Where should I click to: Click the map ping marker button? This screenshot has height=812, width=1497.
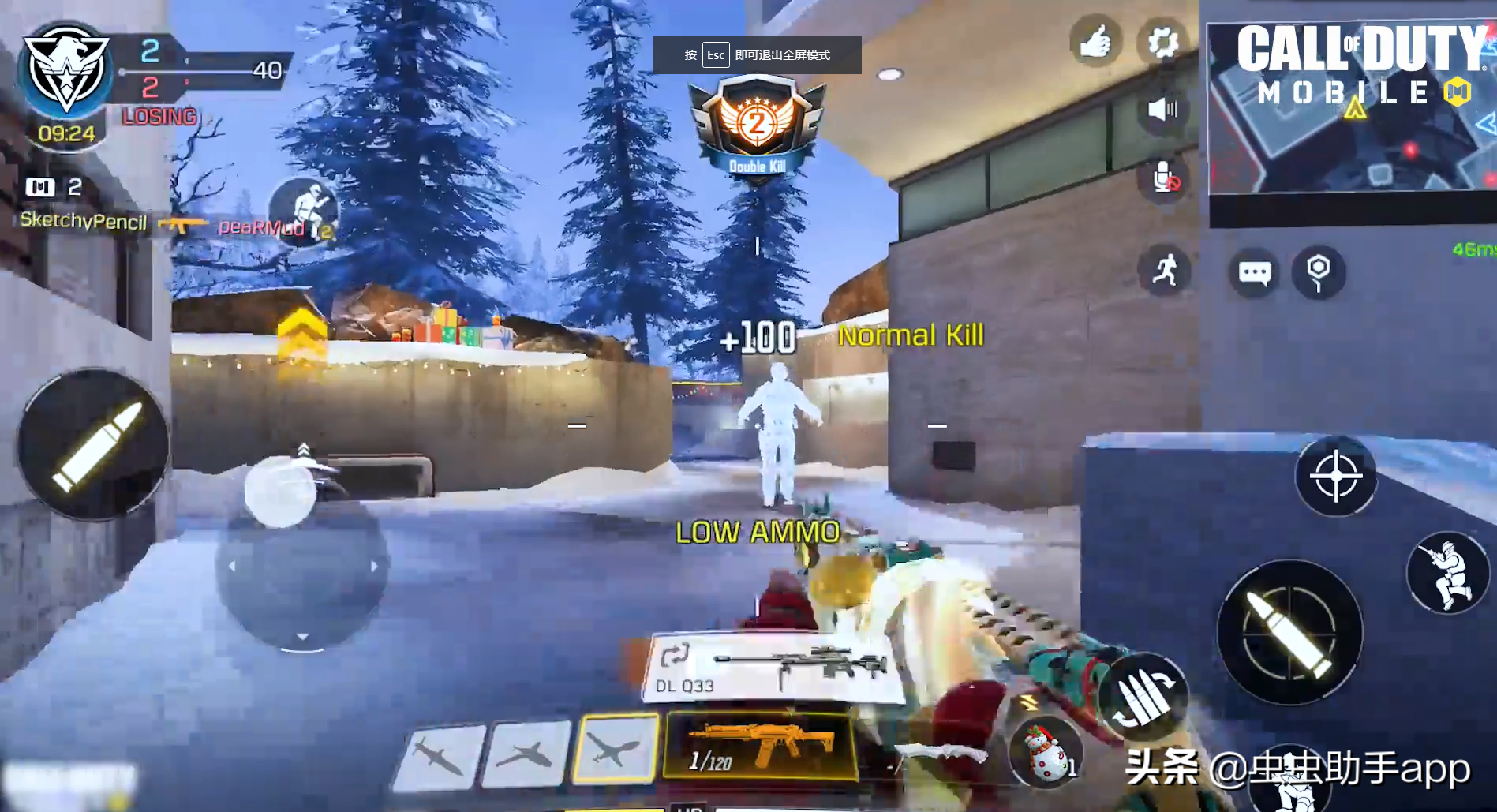click(1318, 273)
